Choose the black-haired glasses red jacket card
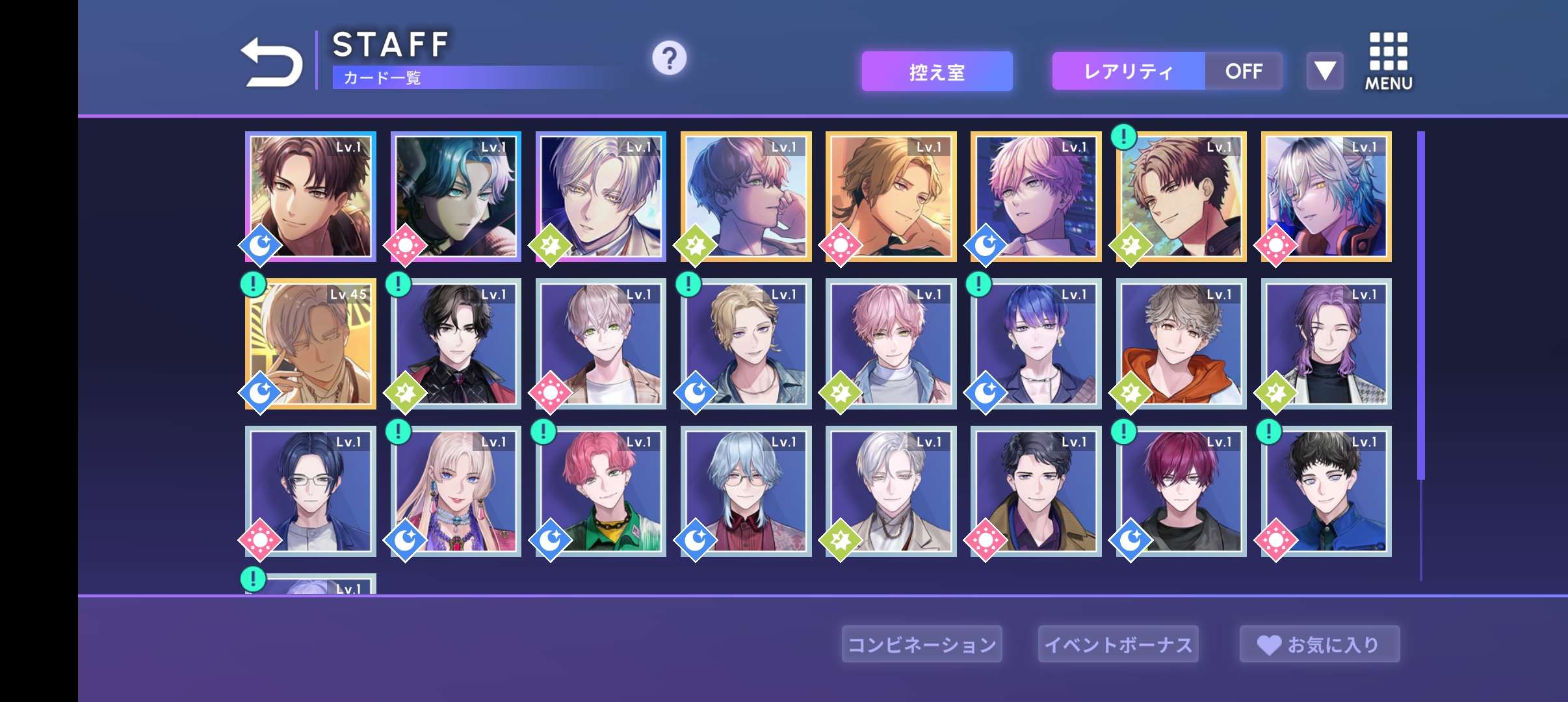This screenshot has width=1568, height=702. 456,344
